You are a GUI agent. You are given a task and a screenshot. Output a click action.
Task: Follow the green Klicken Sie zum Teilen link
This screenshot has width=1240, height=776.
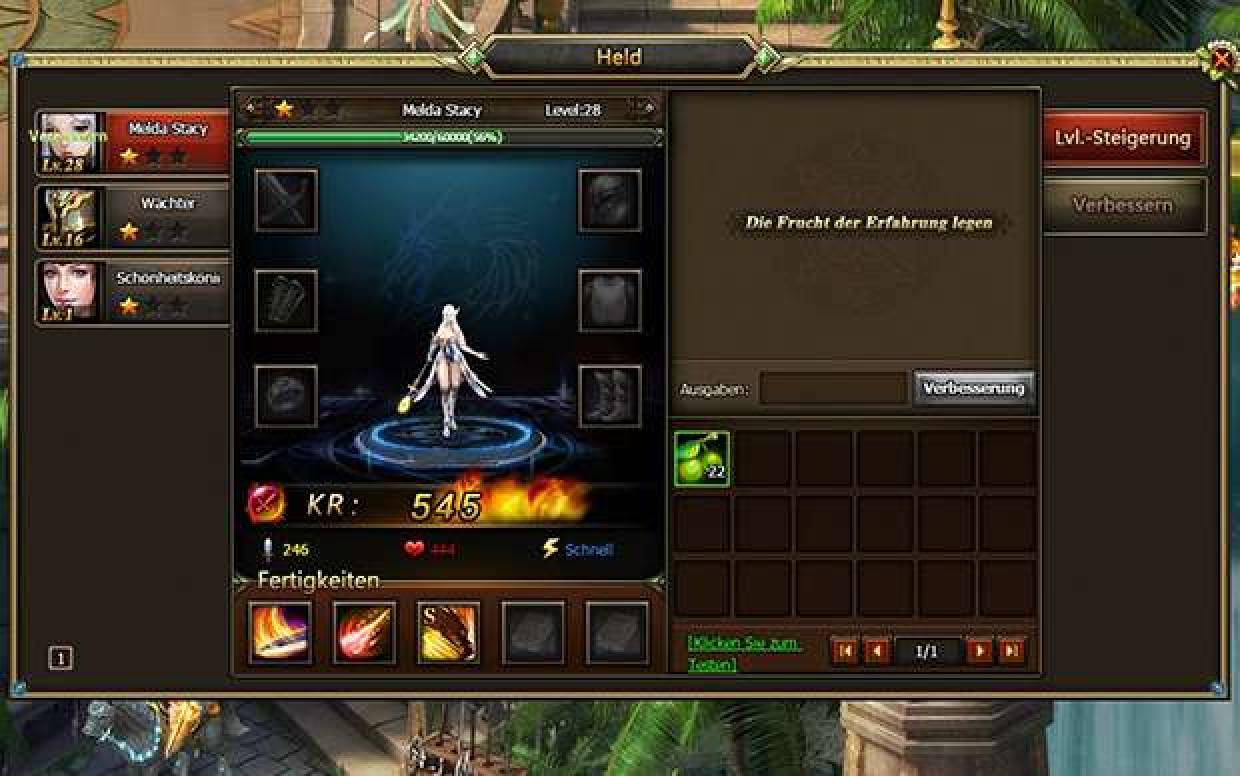coord(744,652)
